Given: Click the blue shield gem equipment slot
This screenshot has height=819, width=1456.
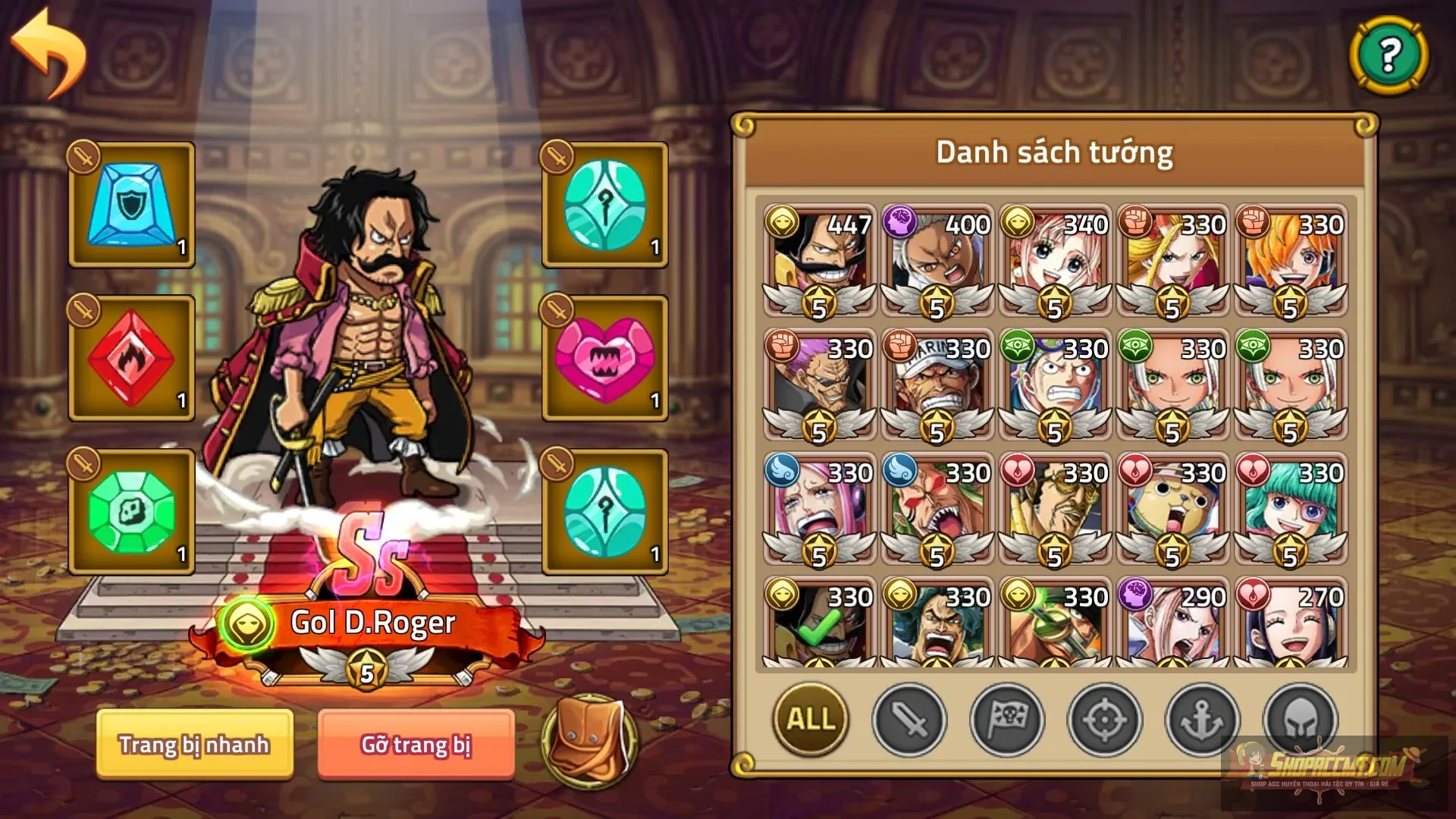Looking at the screenshot, I should tap(130, 205).
